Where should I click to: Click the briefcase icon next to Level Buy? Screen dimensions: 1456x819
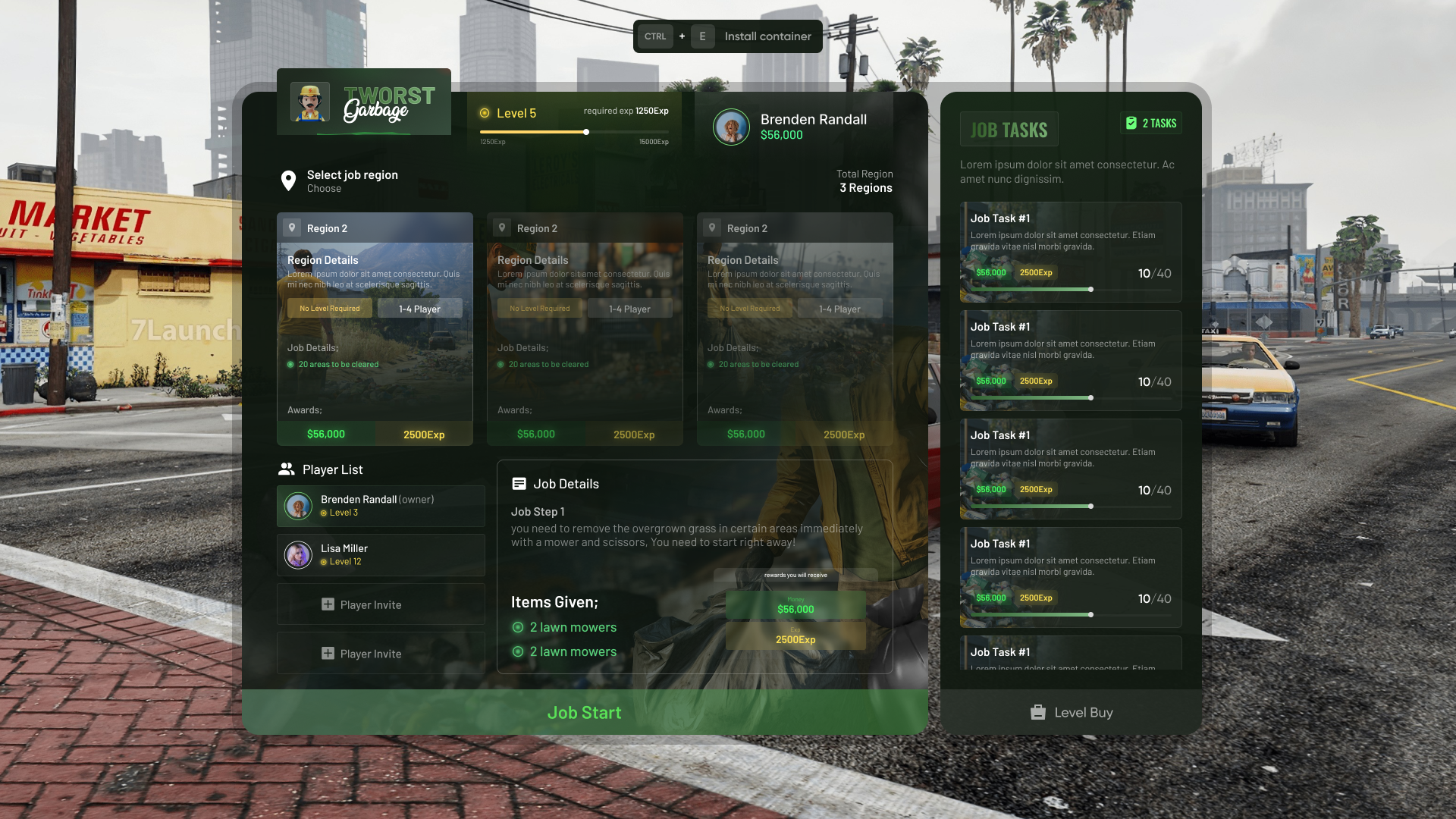(1037, 712)
